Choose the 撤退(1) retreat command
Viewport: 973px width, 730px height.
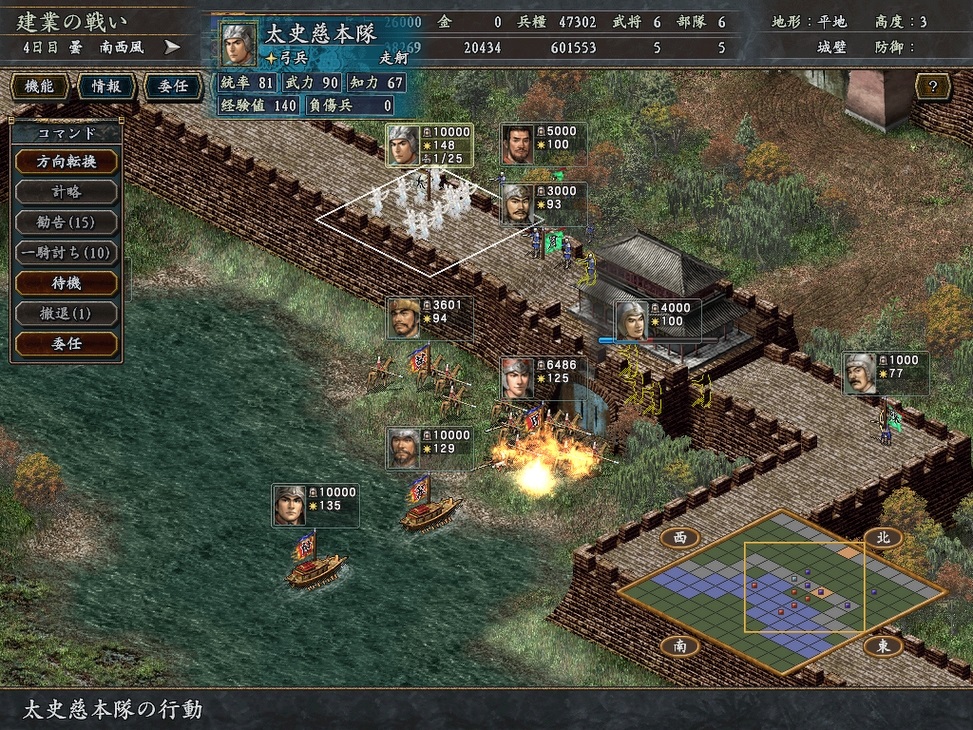66,314
